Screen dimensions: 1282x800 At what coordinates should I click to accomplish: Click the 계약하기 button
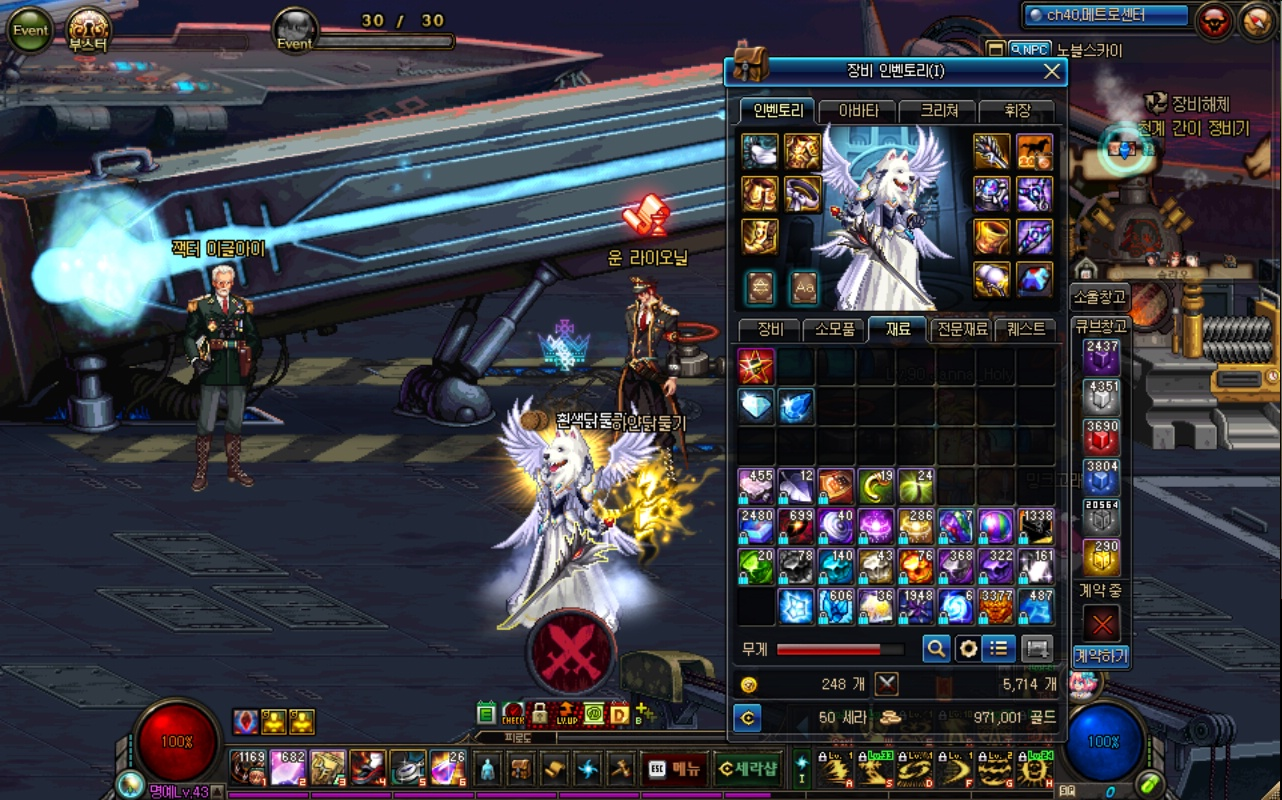(1100, 656)
